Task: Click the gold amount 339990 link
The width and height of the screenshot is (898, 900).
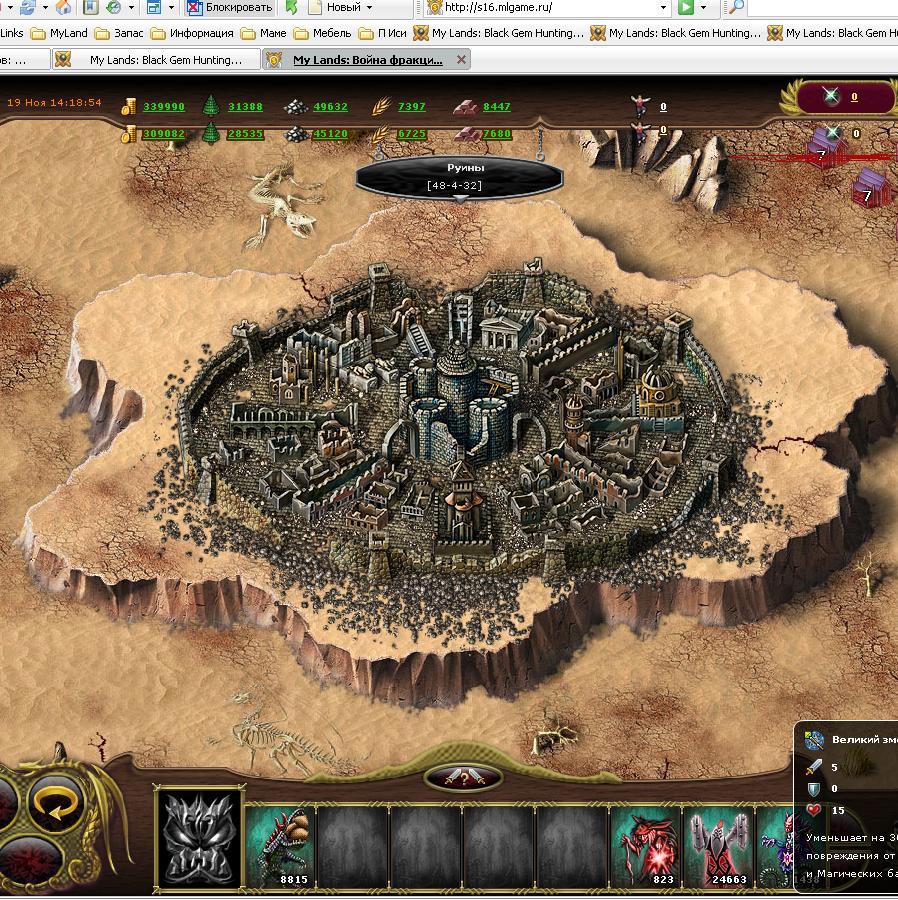Action: tap(164, 107)
